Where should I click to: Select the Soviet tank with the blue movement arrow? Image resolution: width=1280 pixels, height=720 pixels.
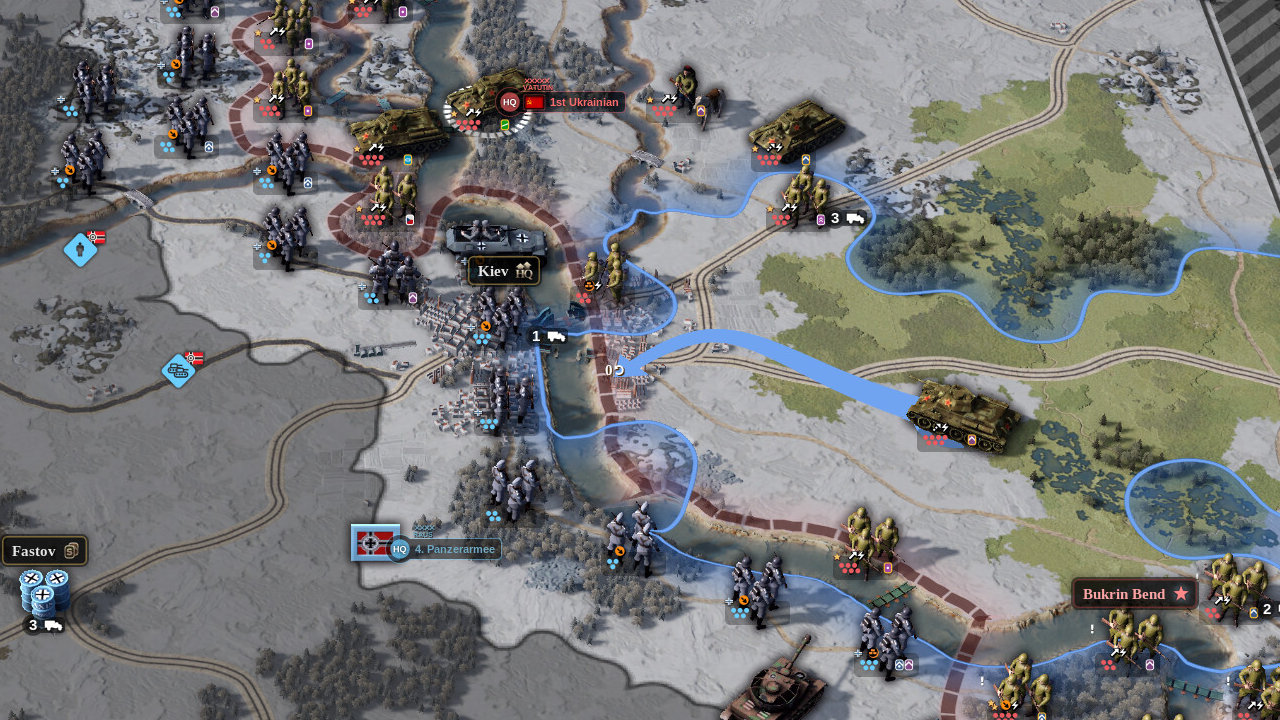click(x=963, y=412)
